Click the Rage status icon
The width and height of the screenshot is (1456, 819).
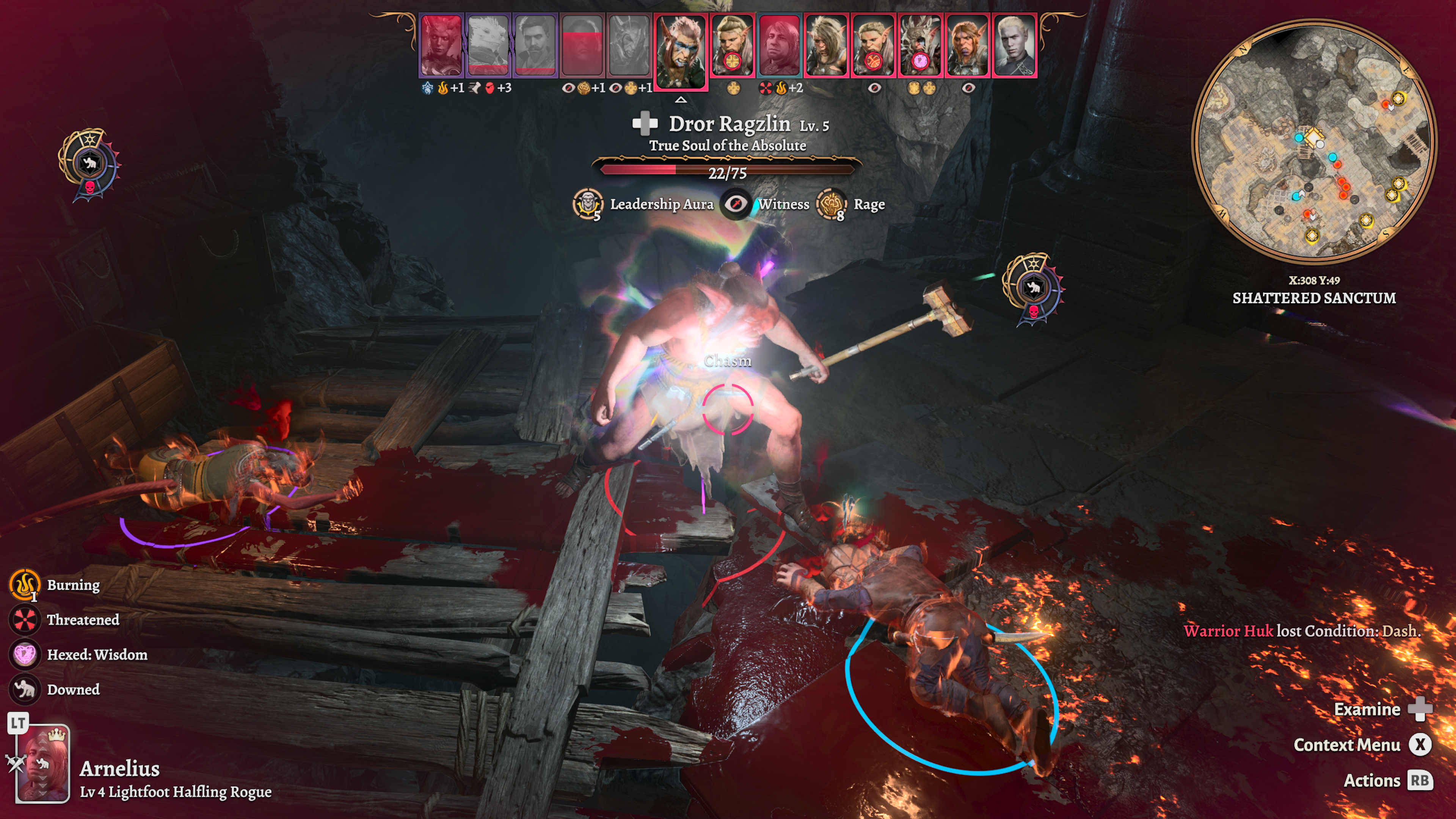tap(831, 204)
